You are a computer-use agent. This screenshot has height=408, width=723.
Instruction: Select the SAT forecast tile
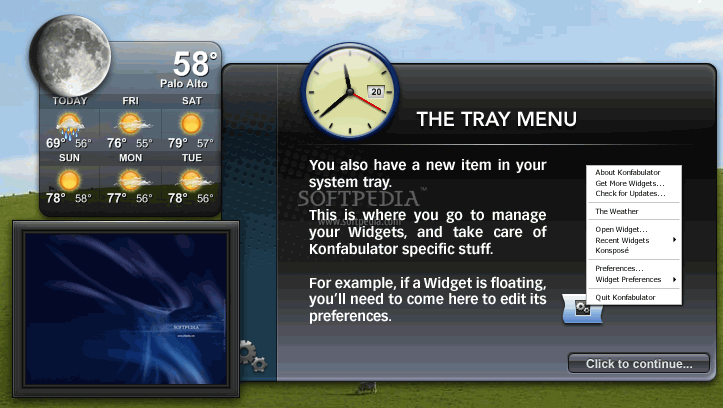pos(189,122)
